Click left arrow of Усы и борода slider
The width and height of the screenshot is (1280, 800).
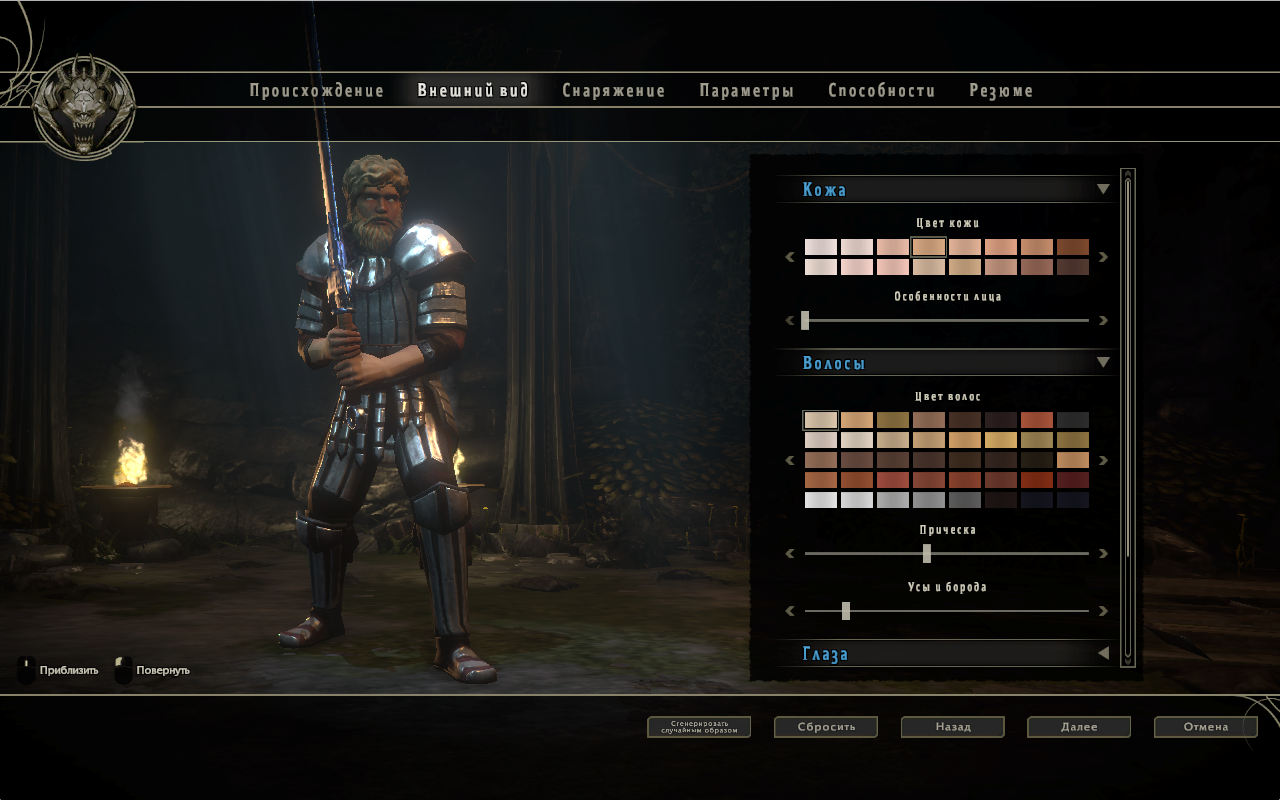(x=790, y=610)
